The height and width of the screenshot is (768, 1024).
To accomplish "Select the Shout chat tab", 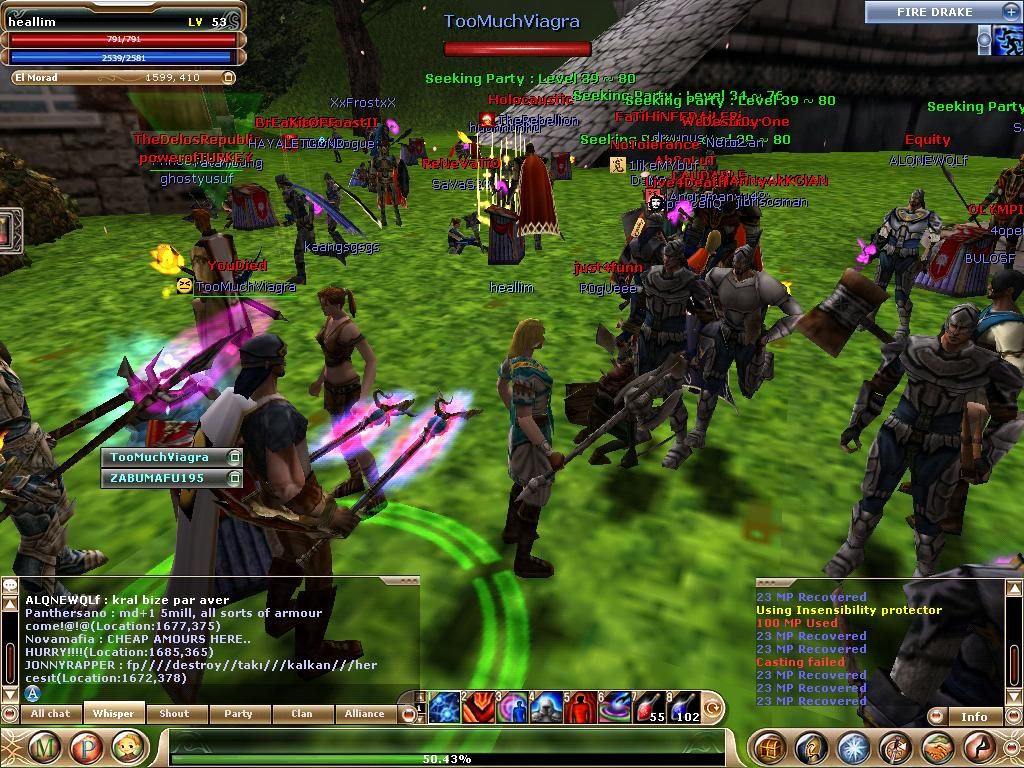I will [x=174, y=714].
